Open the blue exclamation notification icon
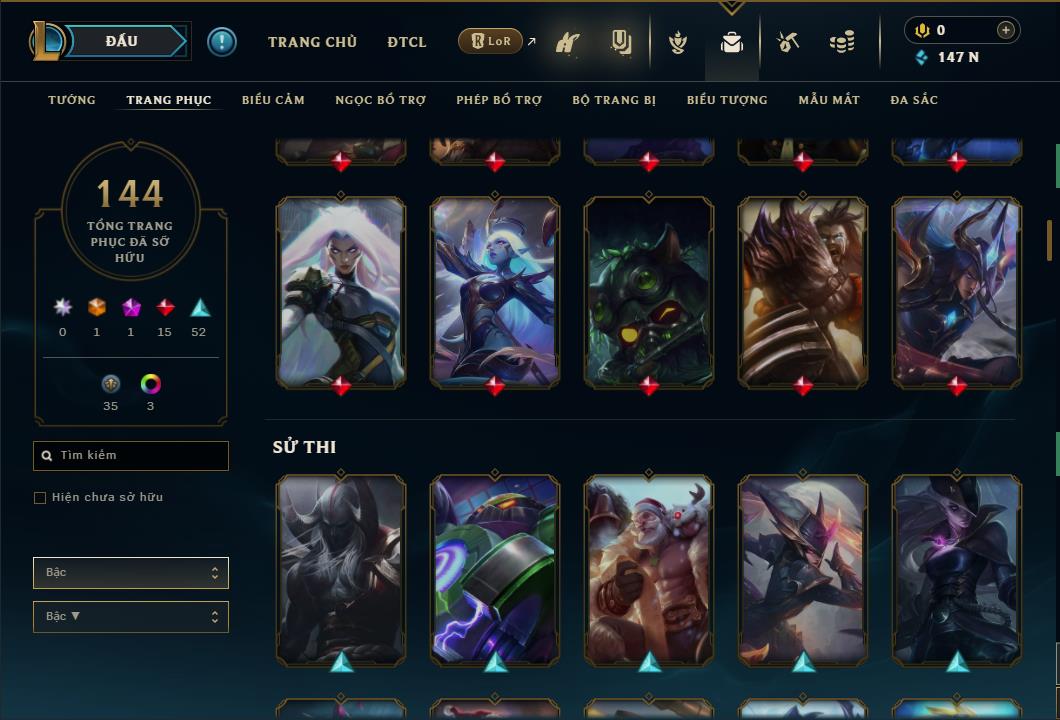This screenshot has height=720, width=1060. [x=222, y=42]
